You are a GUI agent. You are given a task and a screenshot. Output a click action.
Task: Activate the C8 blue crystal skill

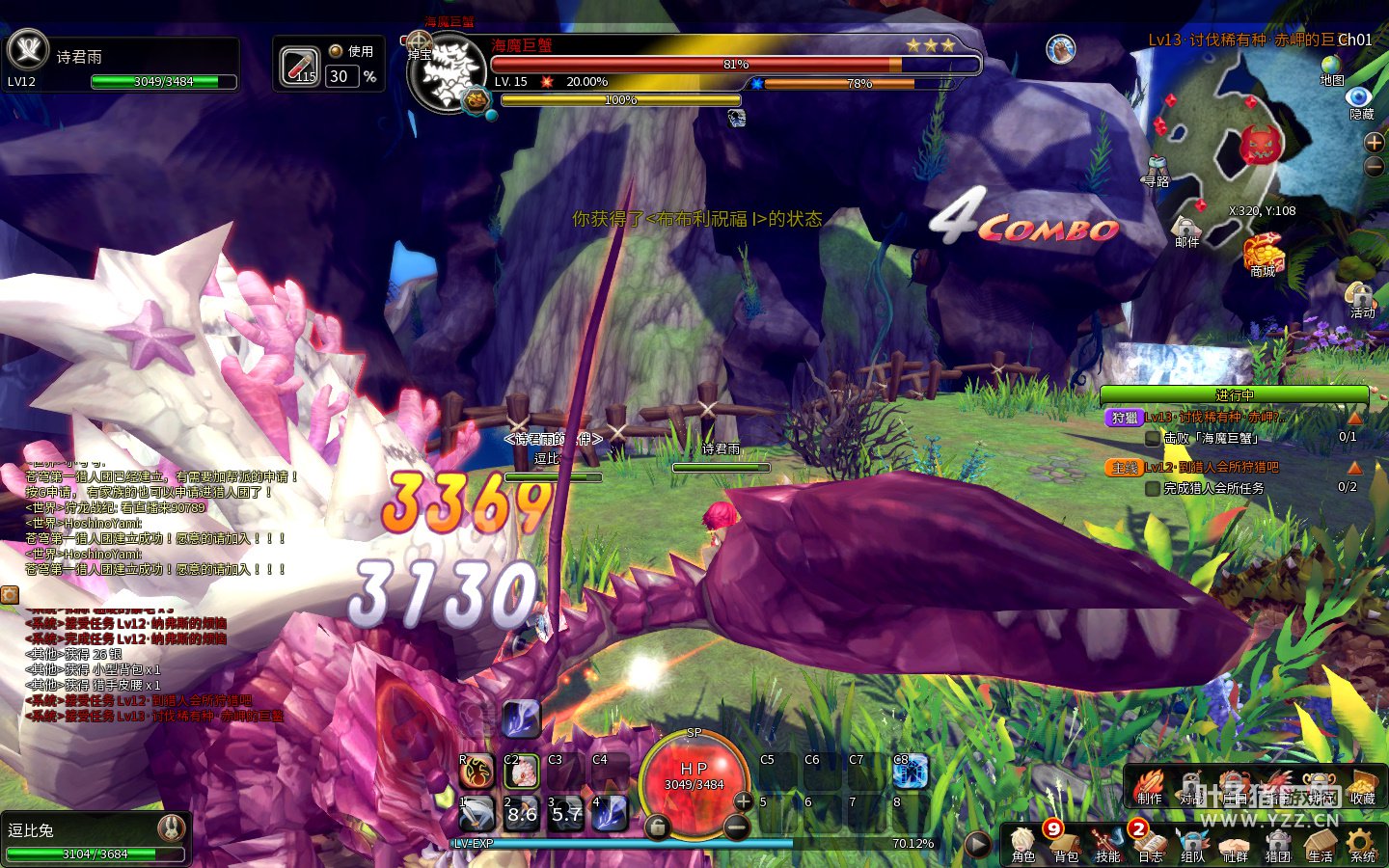pyautogui.click(x=910, y=772)
